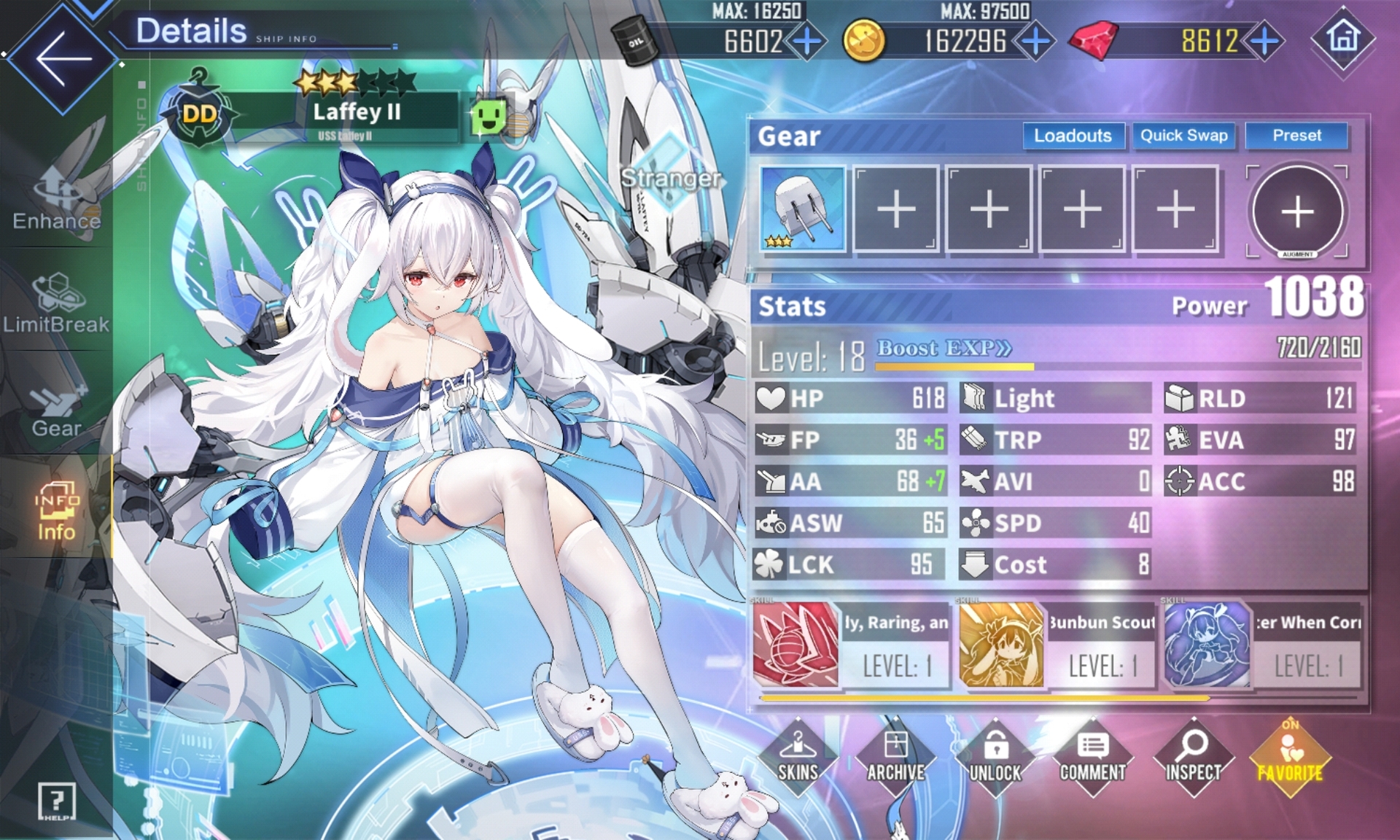Return to the home screen
Screen dimensions: 1400x840
tap(1343, 38)
